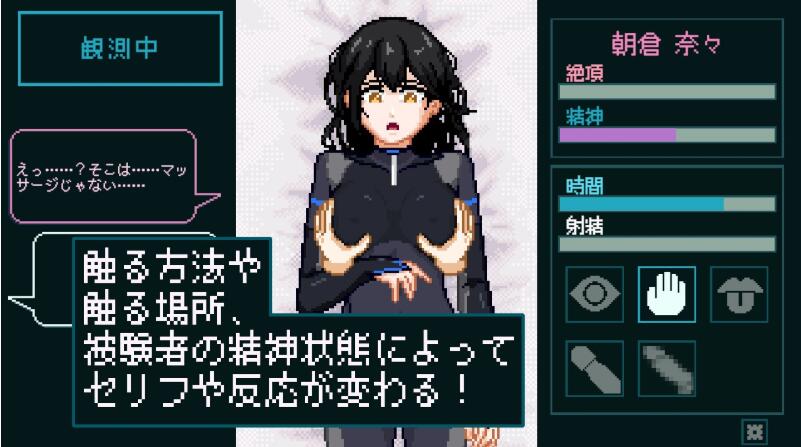Select the eye observation icon

(x=594, y=295)
